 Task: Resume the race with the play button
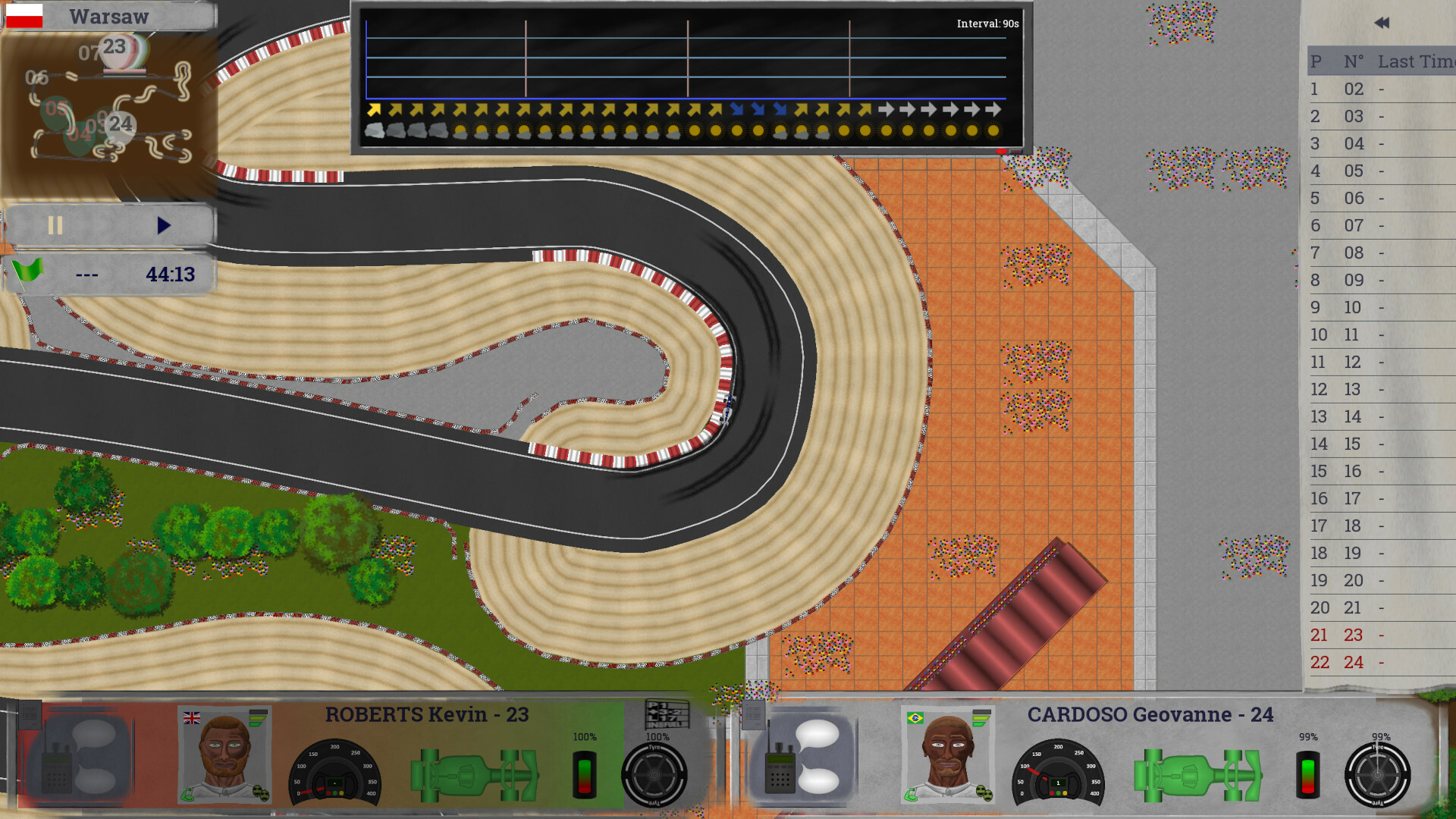pos(162,224)
